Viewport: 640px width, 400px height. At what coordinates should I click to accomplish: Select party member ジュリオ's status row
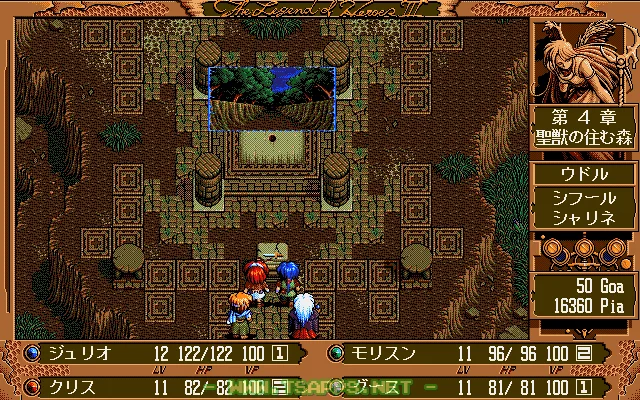[160, 353]
